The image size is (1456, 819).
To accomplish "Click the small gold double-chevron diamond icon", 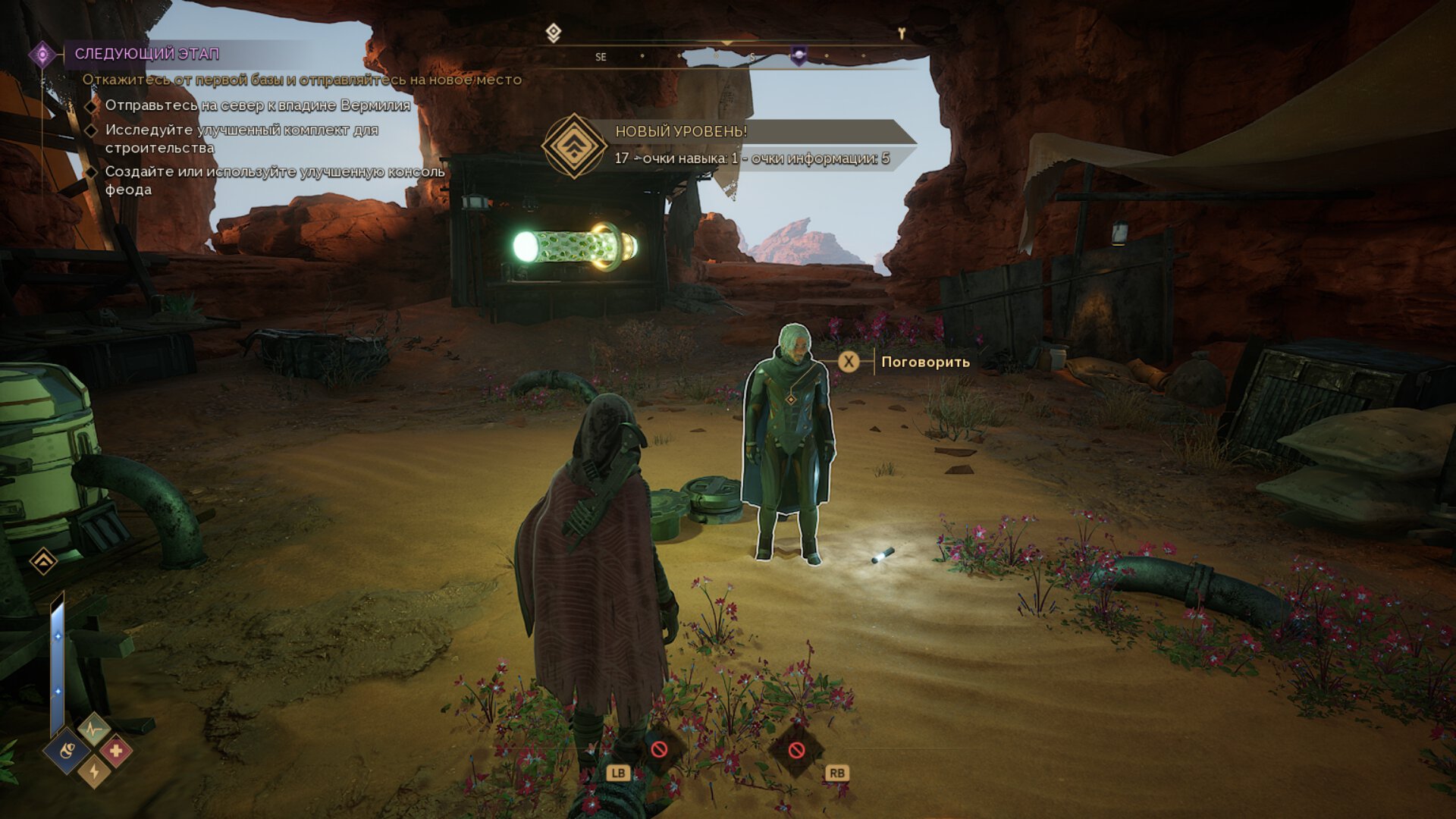I will 43,561.
